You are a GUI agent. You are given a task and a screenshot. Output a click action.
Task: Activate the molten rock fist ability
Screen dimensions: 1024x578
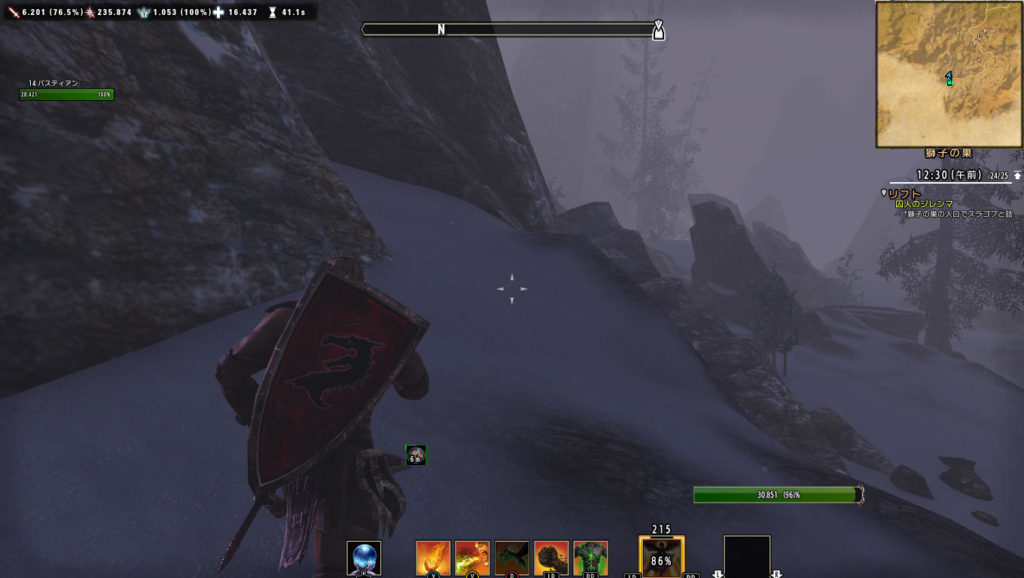[551, 557]
